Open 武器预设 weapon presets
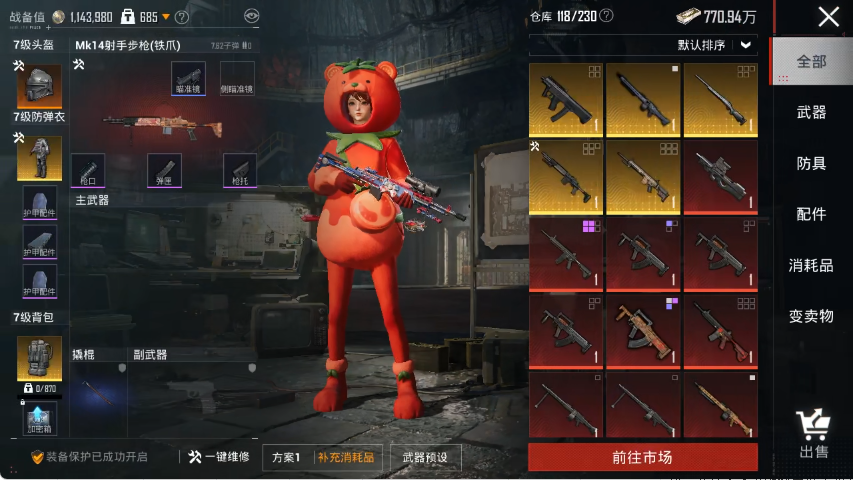853x480 pixels. [426, 457]
